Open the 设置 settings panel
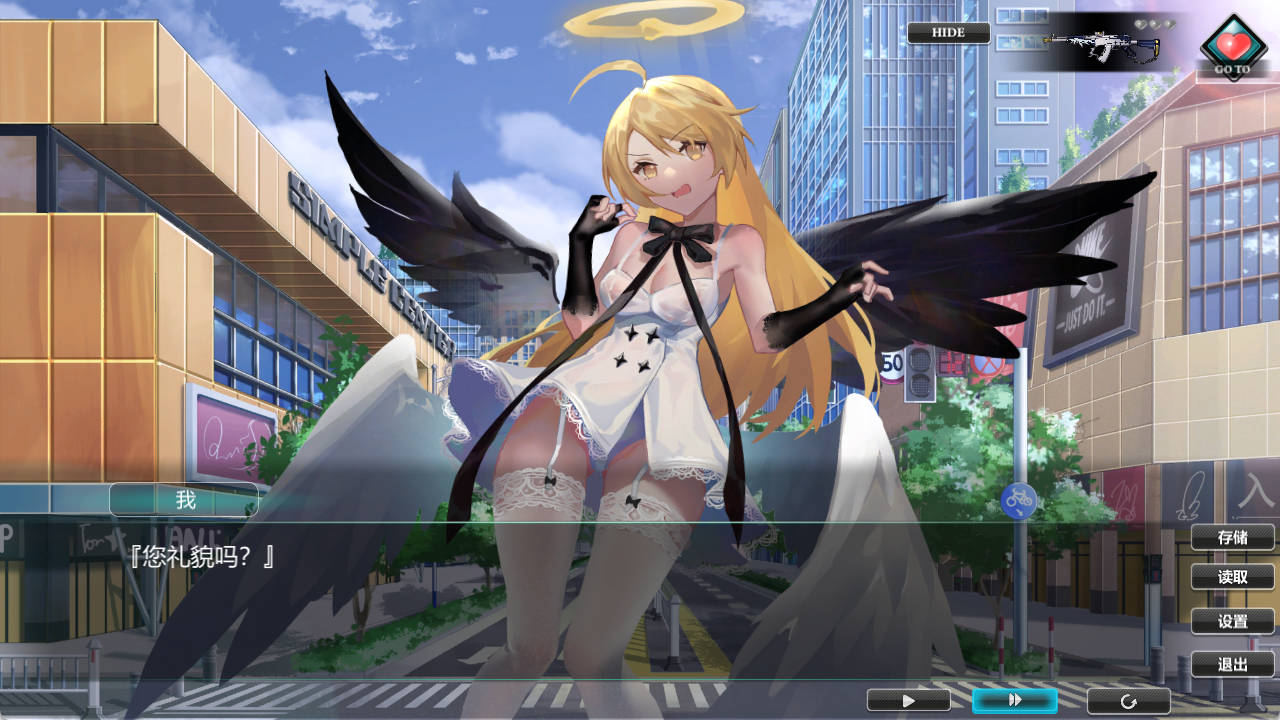Screen dimensions: 1280x720 pyautogui.click(x=1231, y=621)
